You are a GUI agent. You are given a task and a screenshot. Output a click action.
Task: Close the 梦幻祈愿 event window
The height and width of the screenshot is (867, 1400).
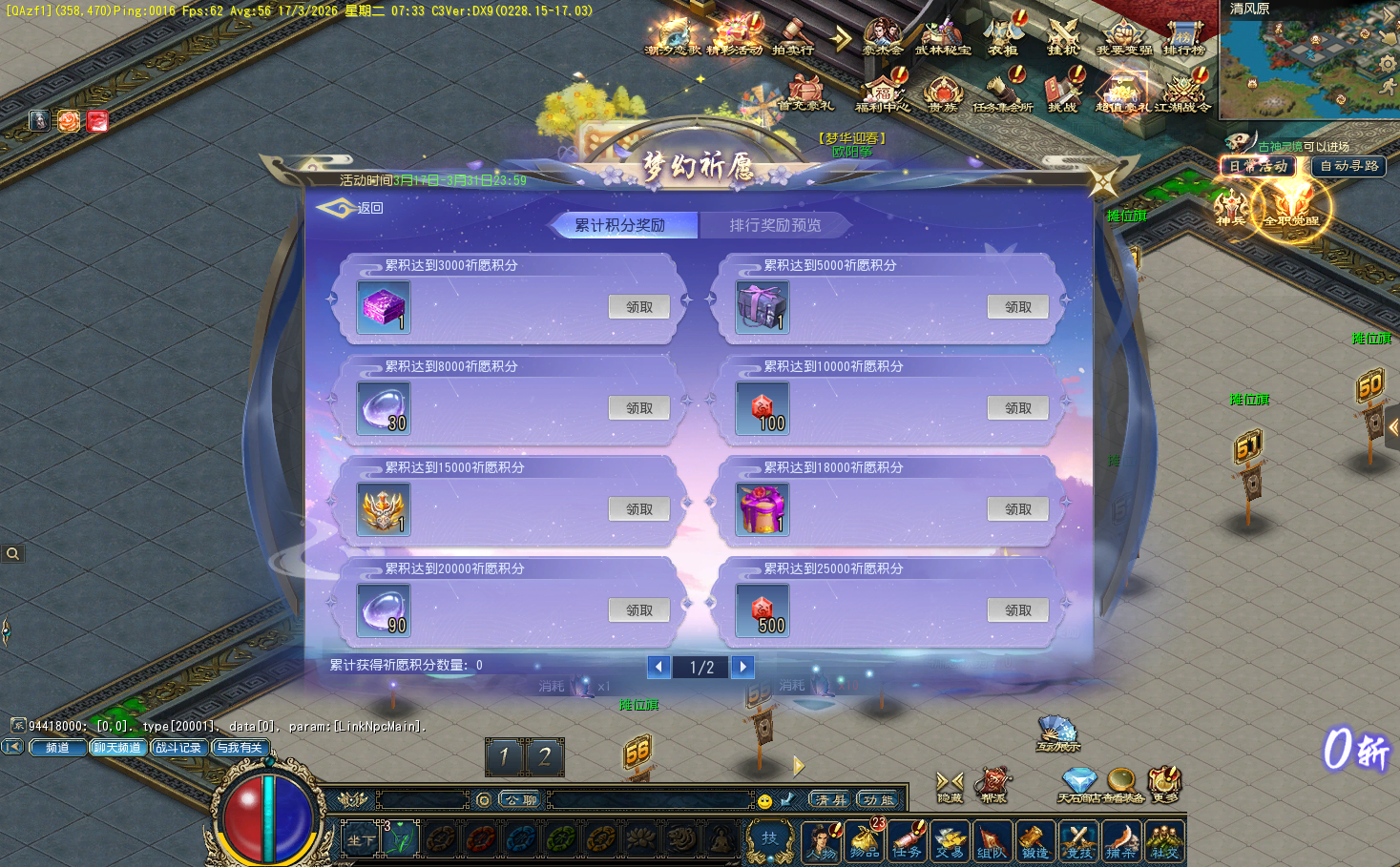tap(1103, 182)
